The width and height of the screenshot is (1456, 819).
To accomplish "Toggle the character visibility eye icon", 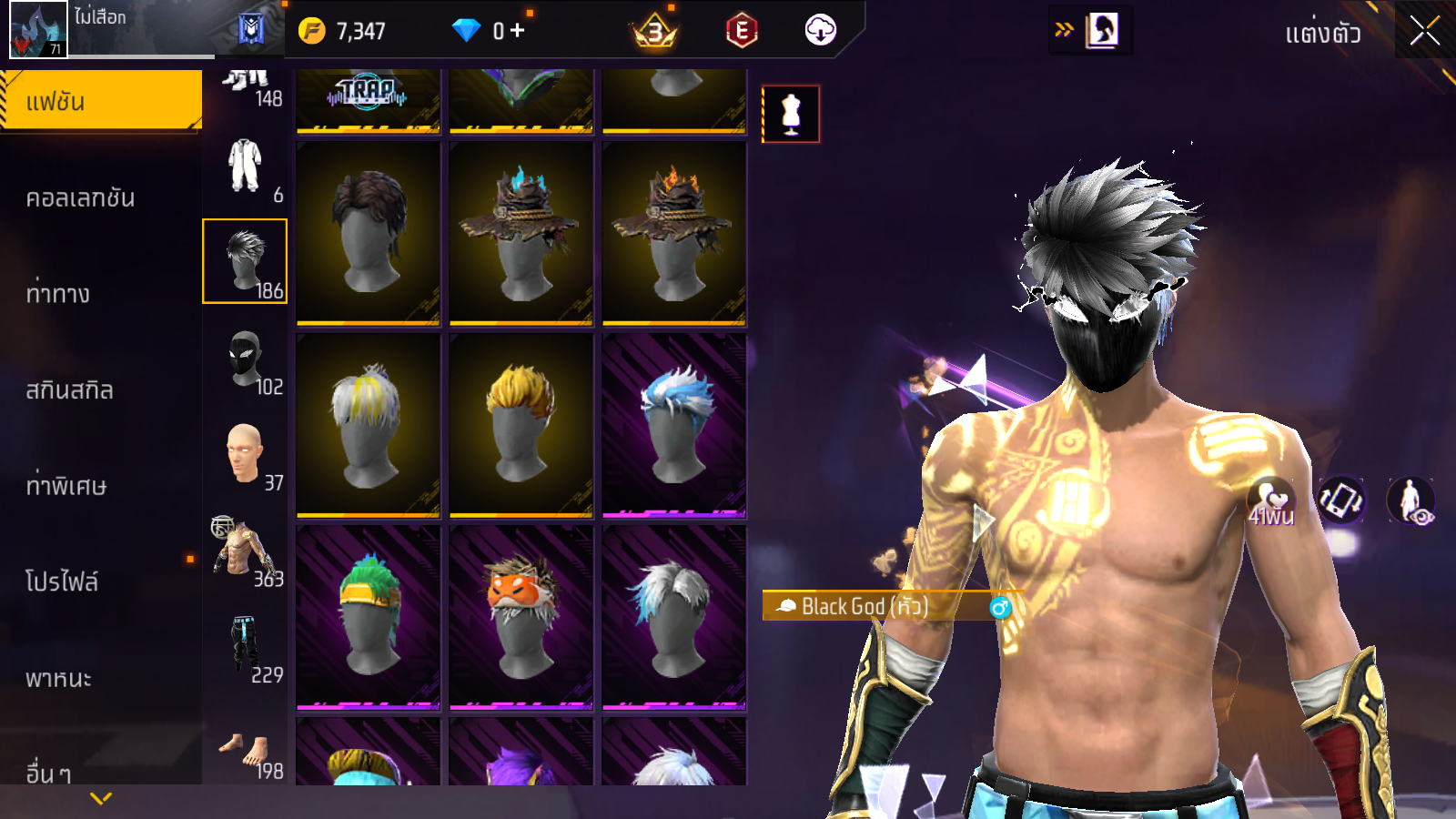I will (1410, 501).
